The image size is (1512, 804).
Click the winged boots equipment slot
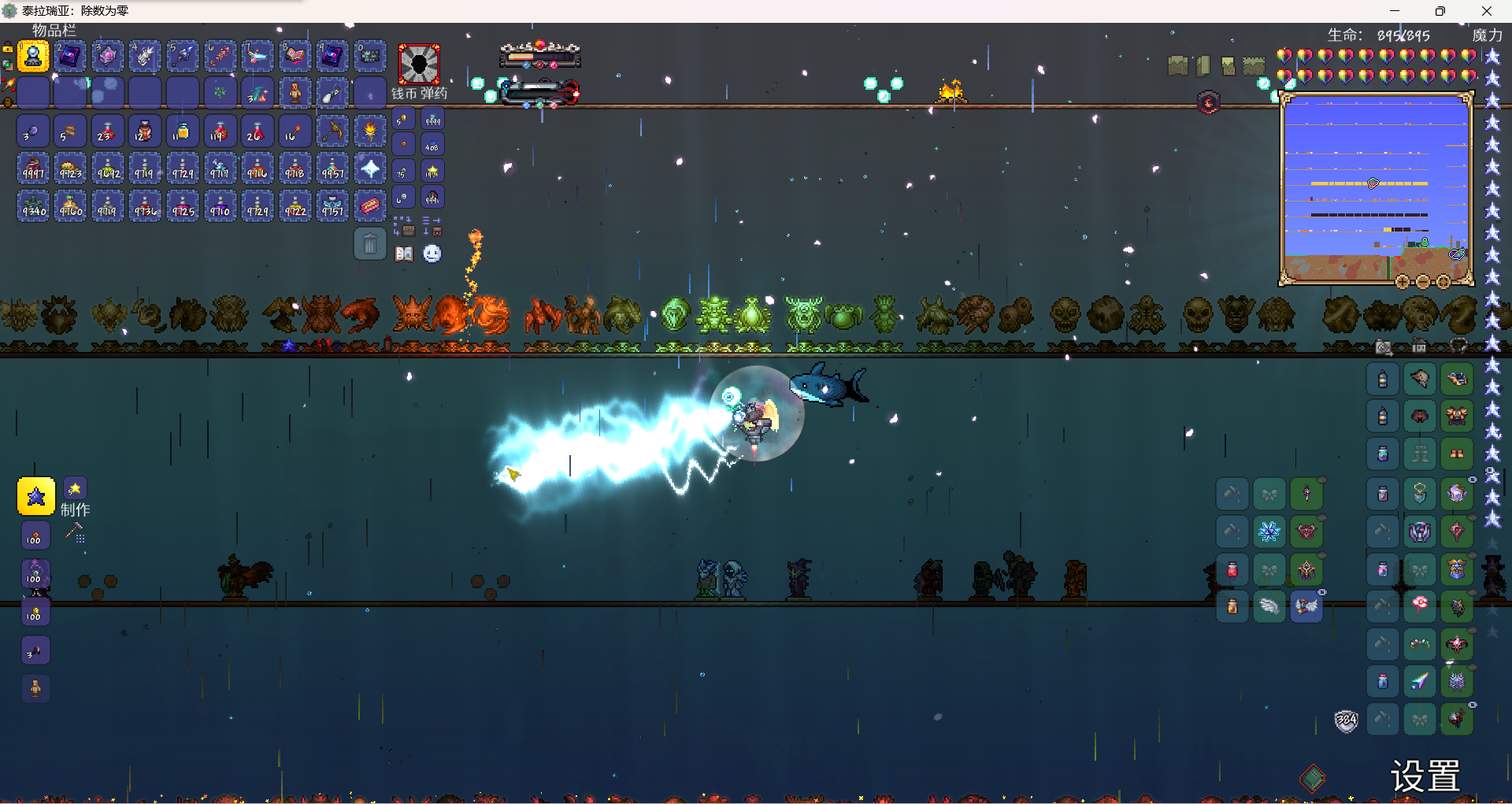(1306, 606)
